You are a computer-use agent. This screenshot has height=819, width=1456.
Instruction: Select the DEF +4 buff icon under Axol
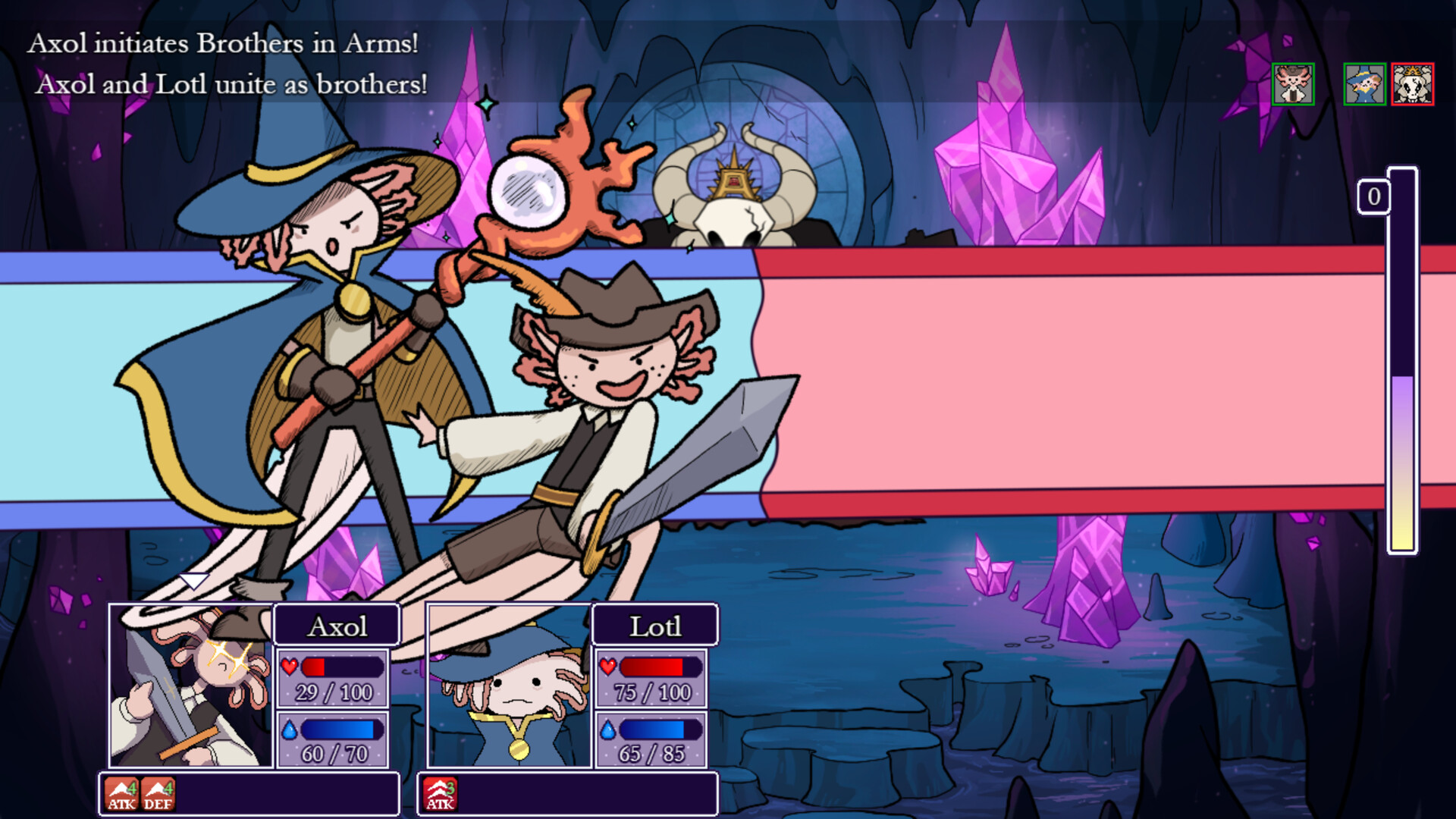coord(159,795)
